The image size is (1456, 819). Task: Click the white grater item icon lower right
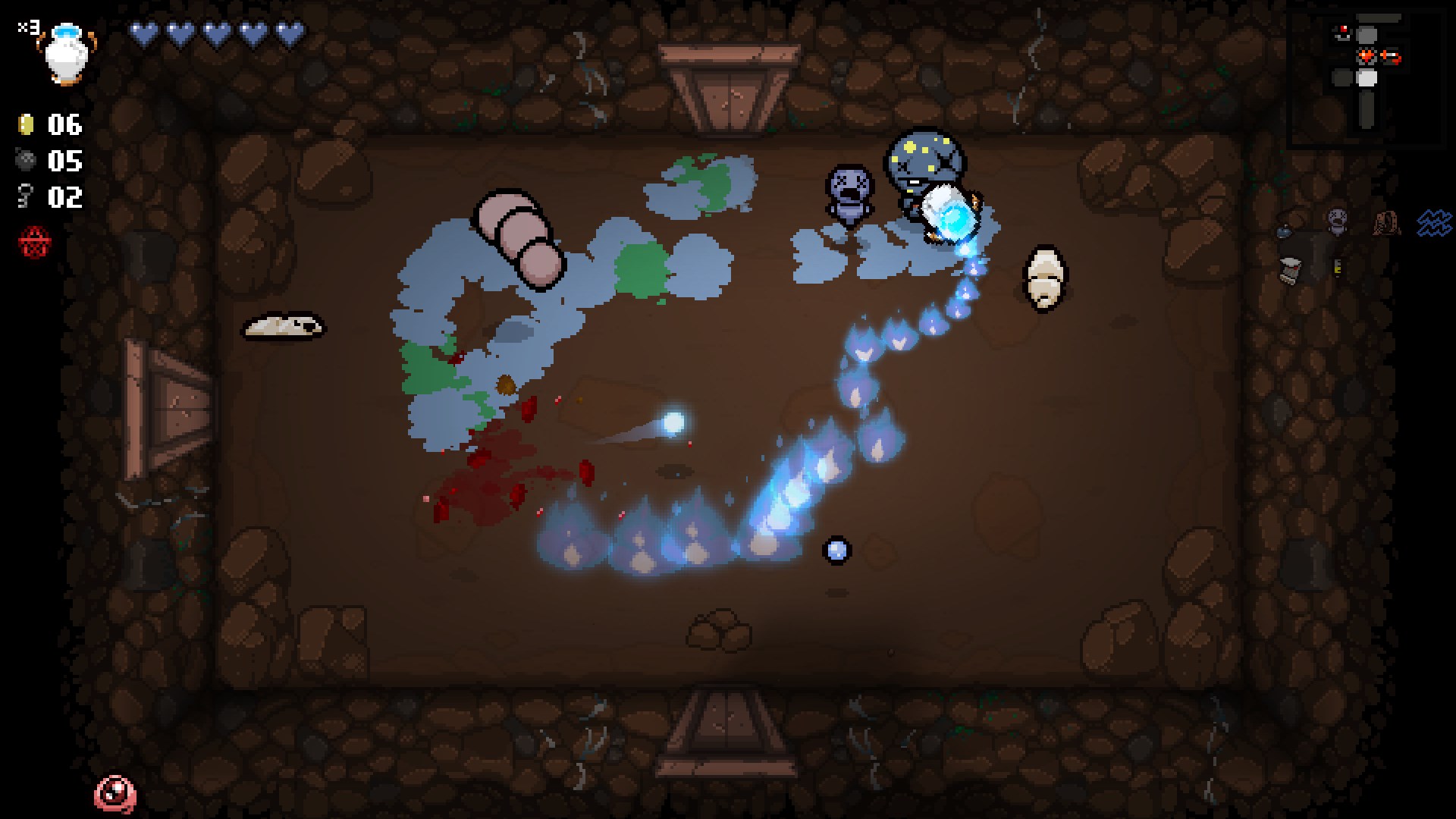pos(1290,271)
